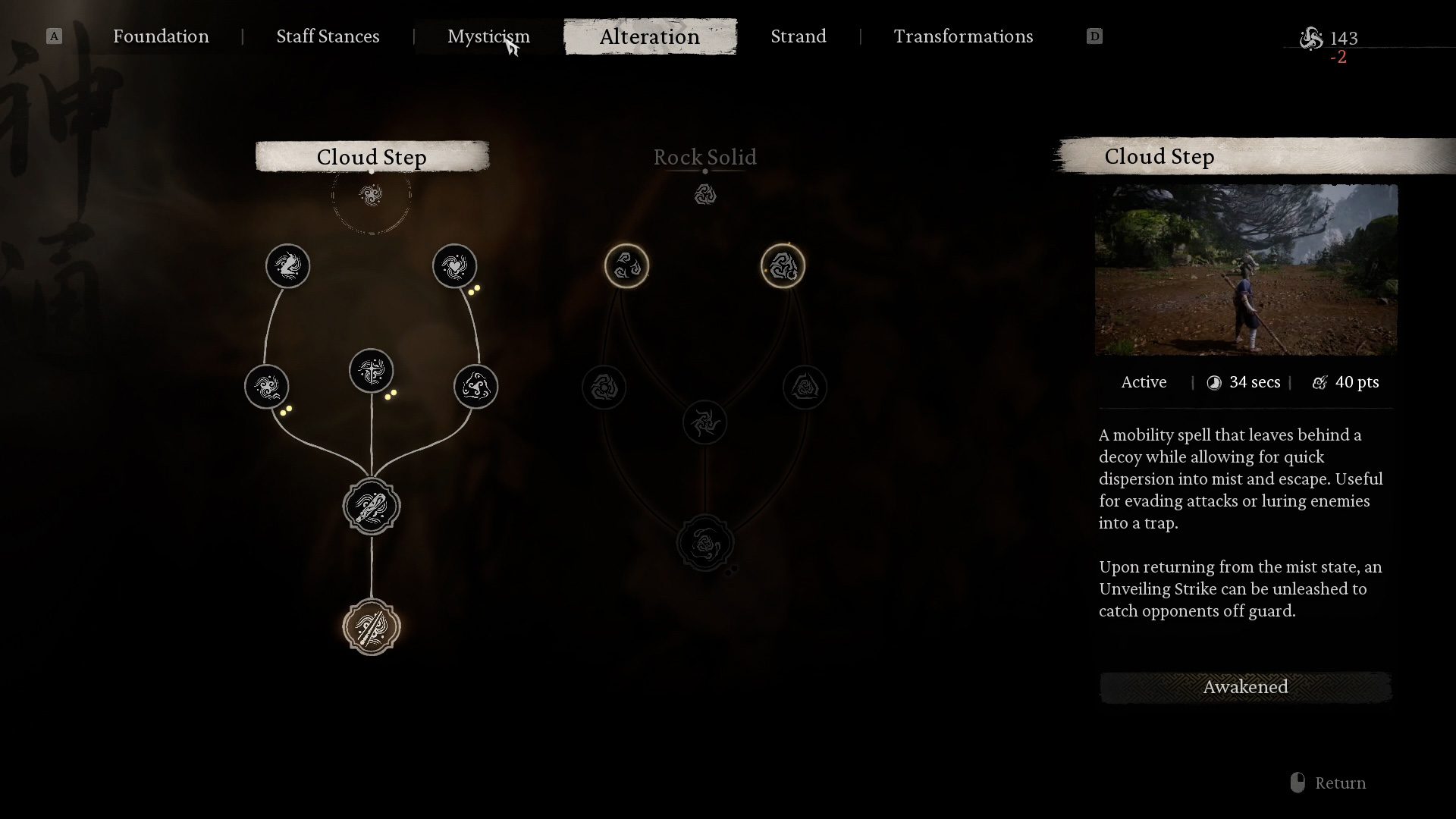Choose the Rock Solid spell heading

704,157
